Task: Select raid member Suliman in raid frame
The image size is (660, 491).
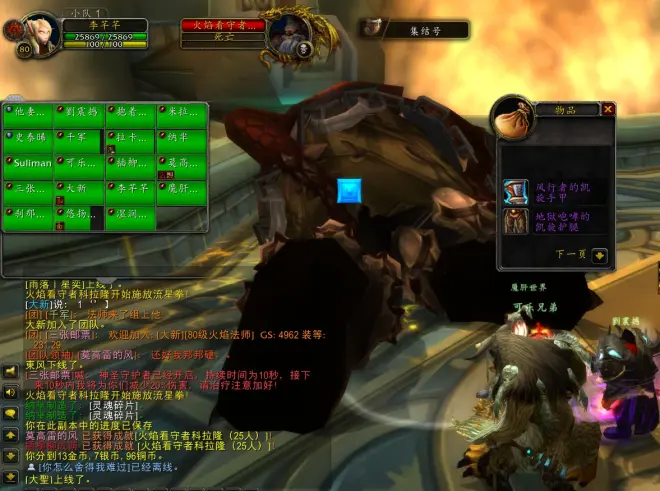Action: (30, 164)
